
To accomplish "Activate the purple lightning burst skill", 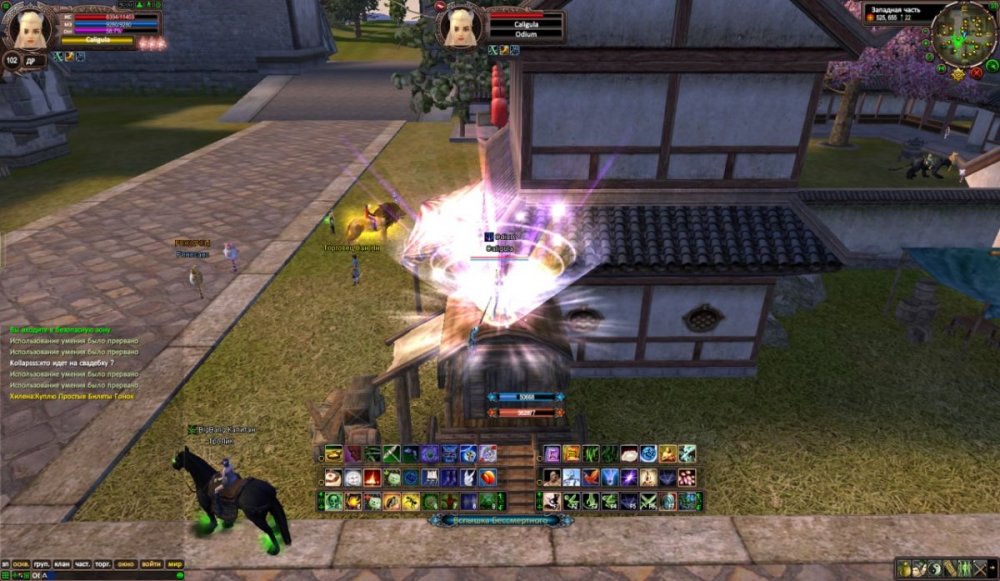I will [629, 478].
